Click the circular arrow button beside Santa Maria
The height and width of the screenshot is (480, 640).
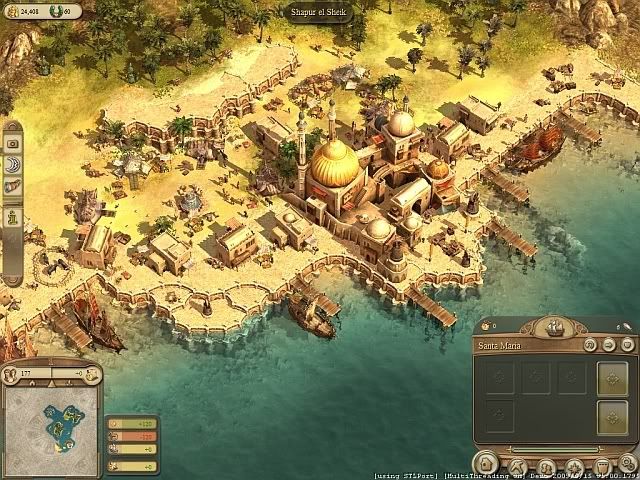pos(588,345)
